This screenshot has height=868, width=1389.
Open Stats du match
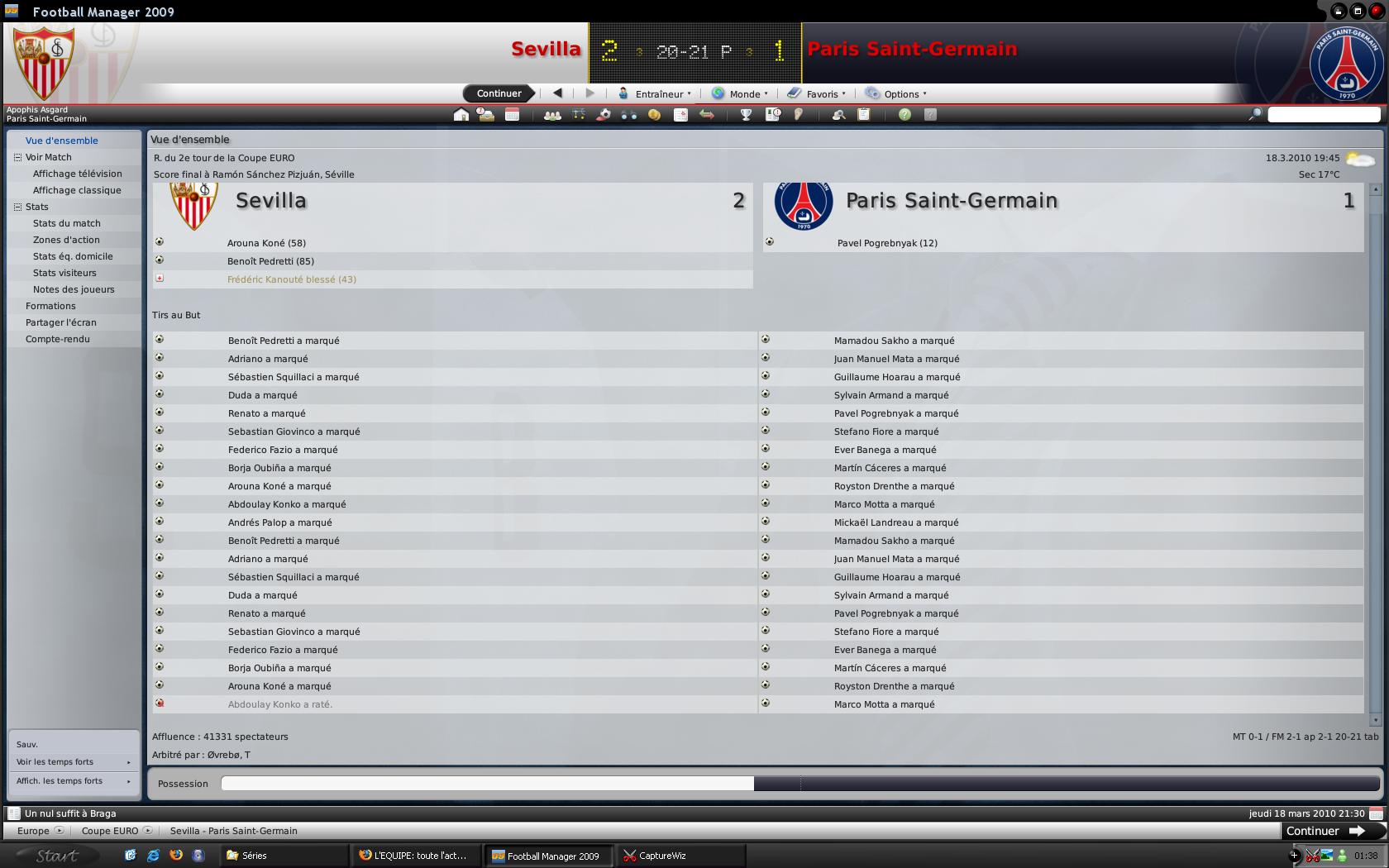point(67,223)
